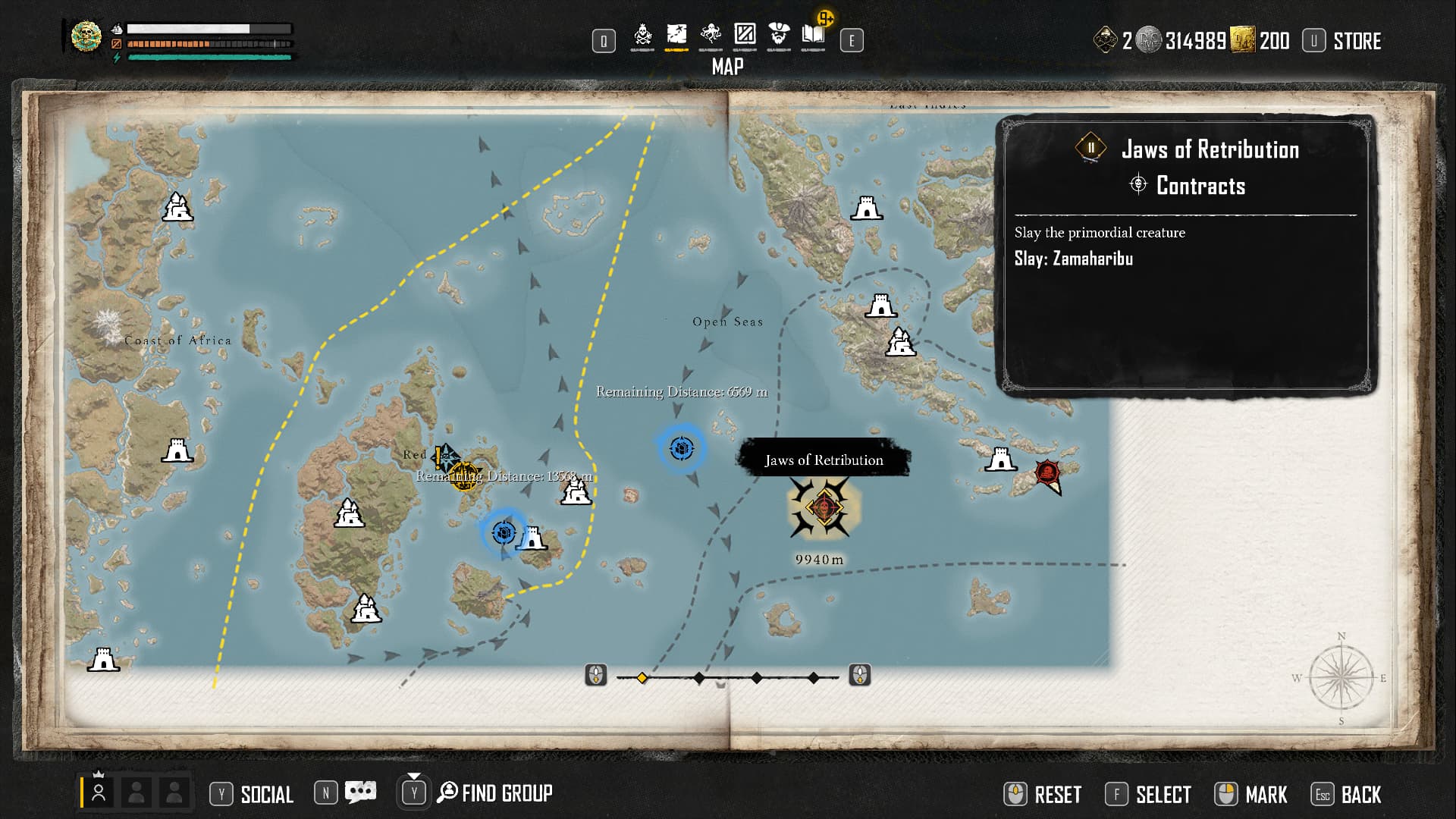
Task: Open the chat speech bubble
Action: tap(360, 792)
